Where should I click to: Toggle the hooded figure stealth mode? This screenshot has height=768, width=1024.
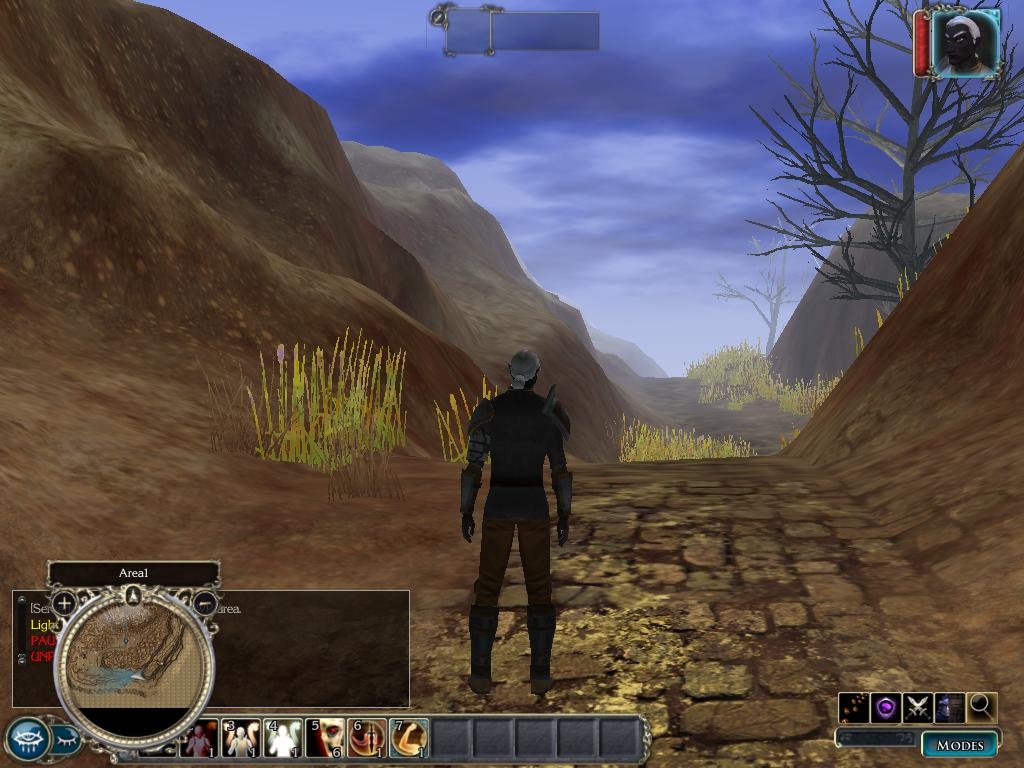[950, 707]
